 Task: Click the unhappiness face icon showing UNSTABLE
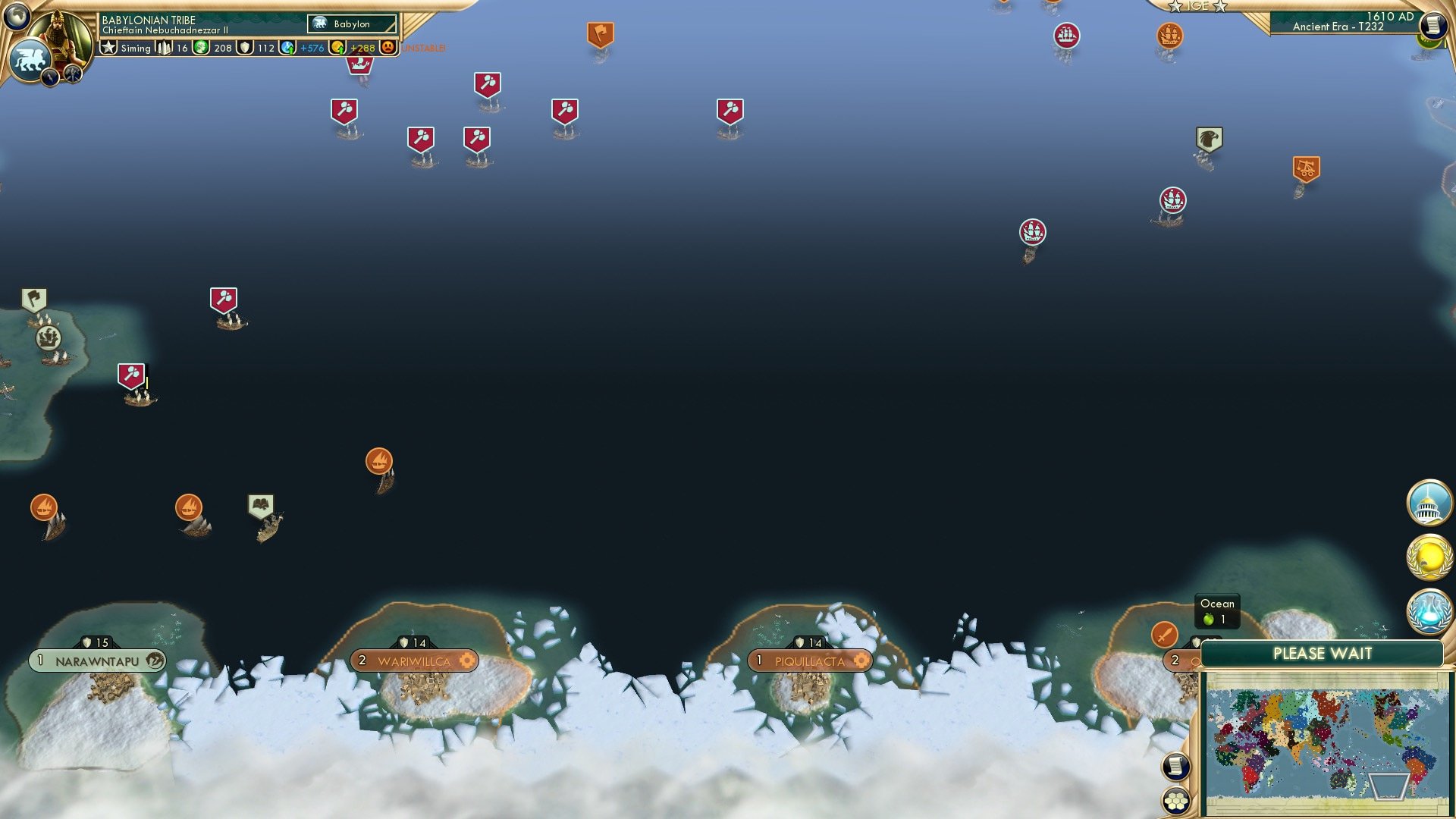tap(388, 47)
